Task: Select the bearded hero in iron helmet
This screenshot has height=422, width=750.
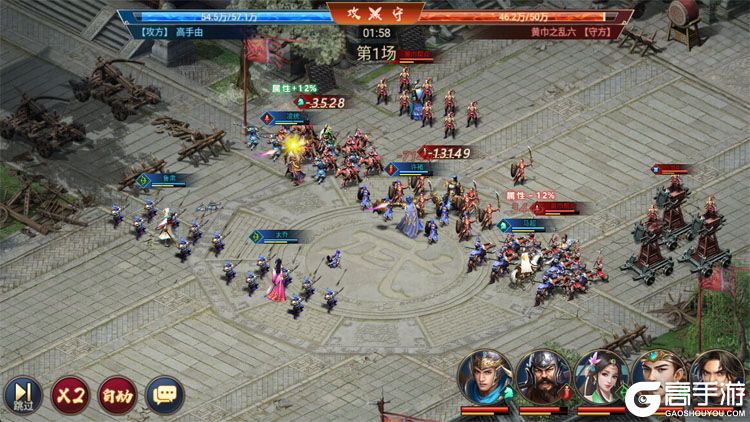Action: click(543, 377)
